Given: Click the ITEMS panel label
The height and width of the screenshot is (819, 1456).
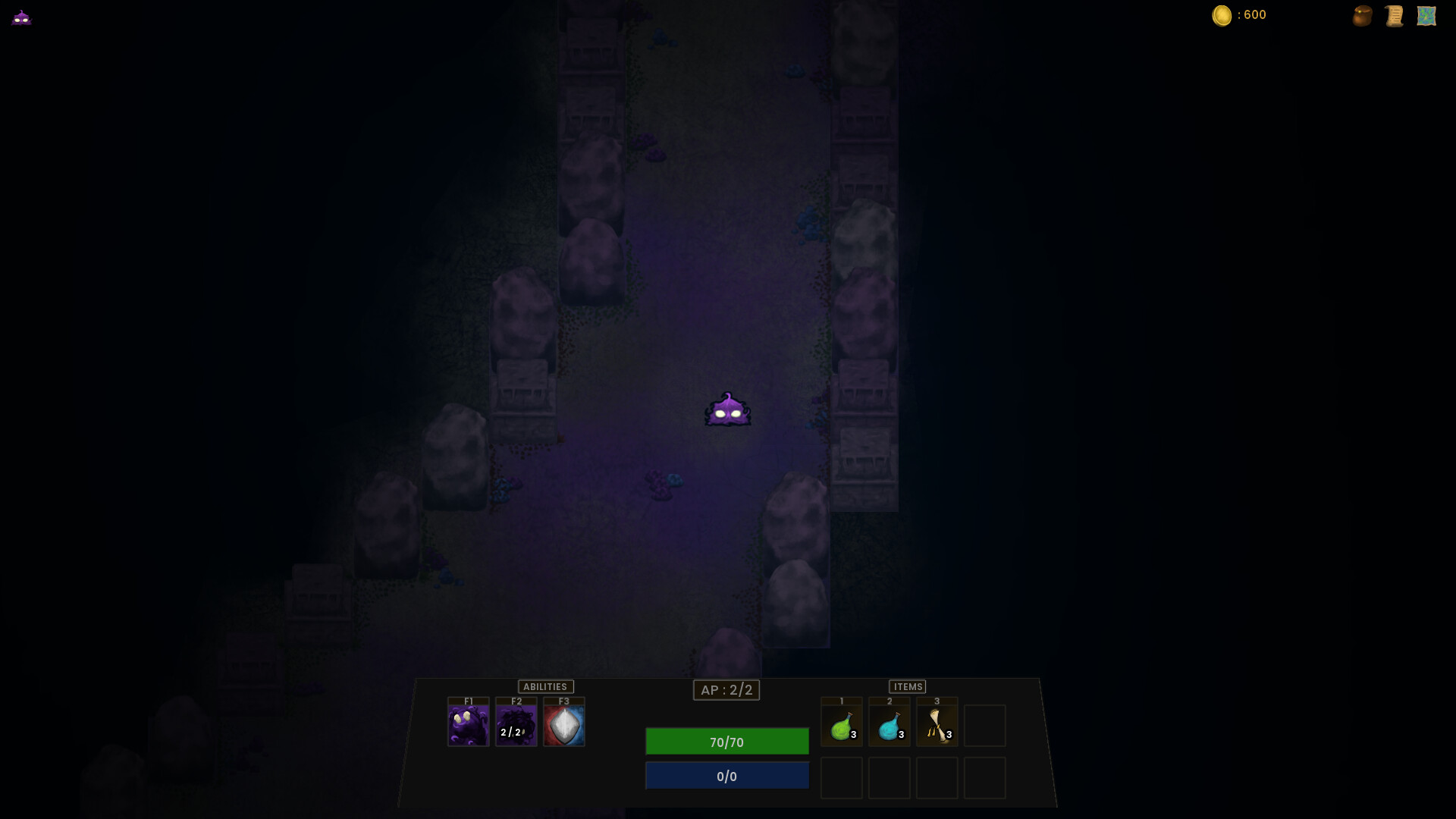Looking at the screenshot, I should (x=908, y=686).
